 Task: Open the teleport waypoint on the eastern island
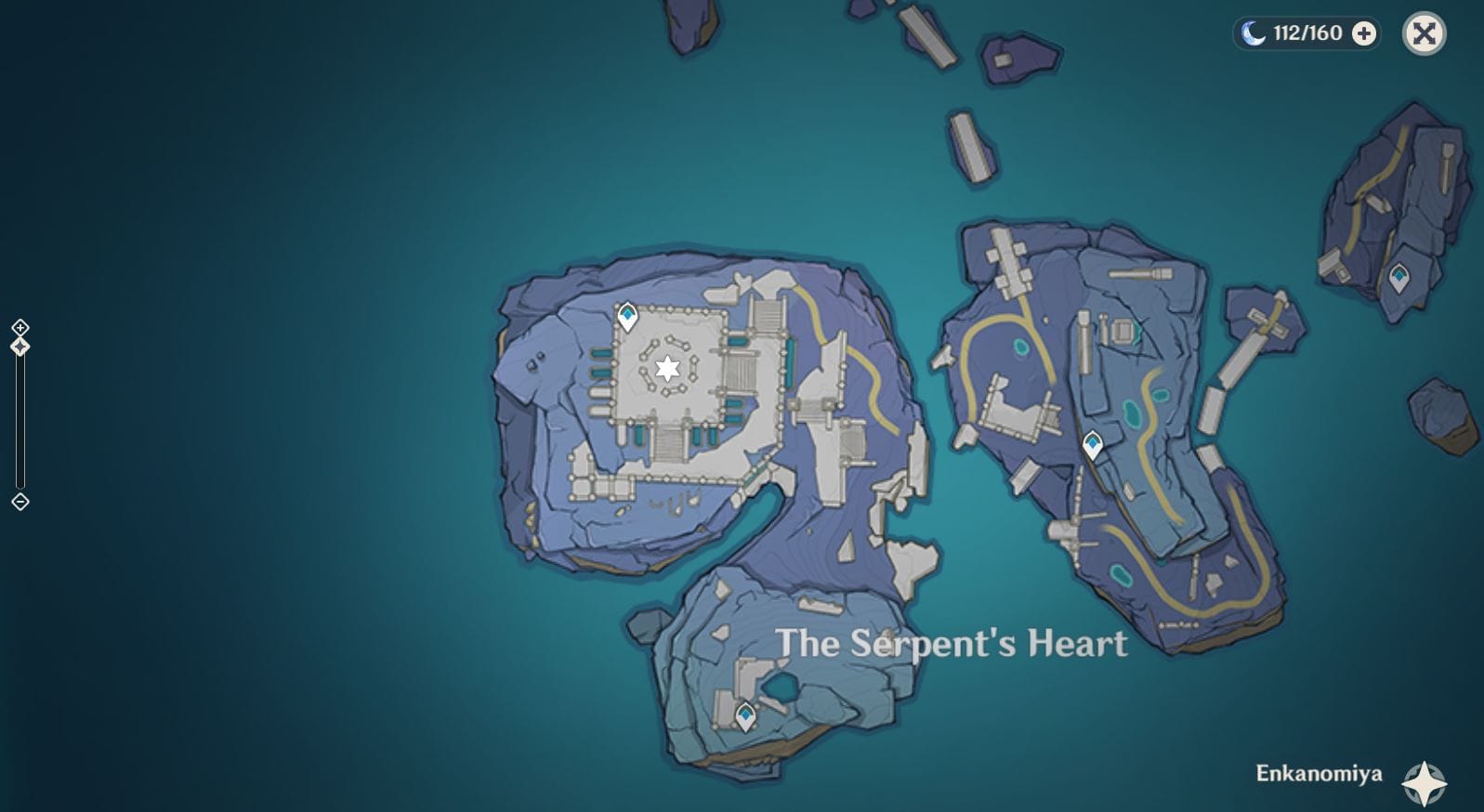click(x=1092, y=443)
